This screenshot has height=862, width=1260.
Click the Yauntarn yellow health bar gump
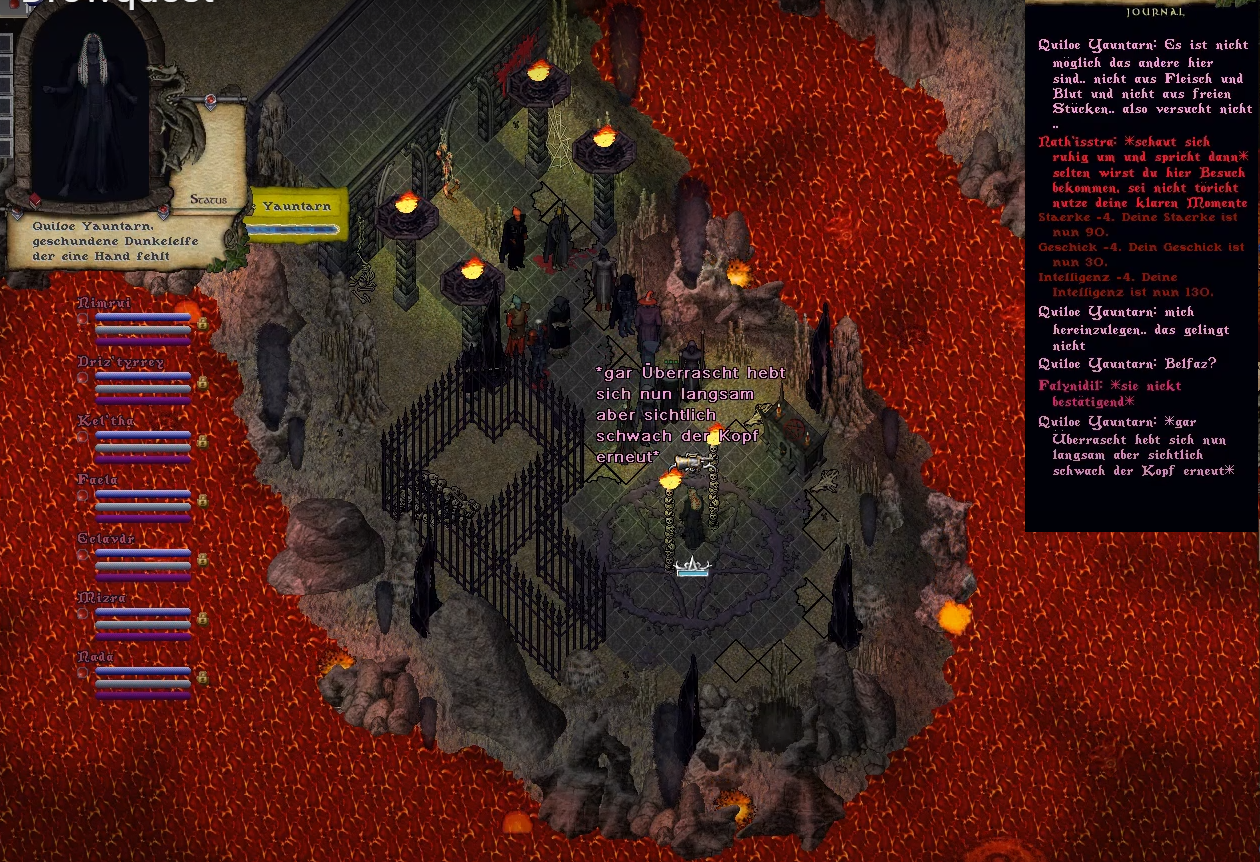297,207
